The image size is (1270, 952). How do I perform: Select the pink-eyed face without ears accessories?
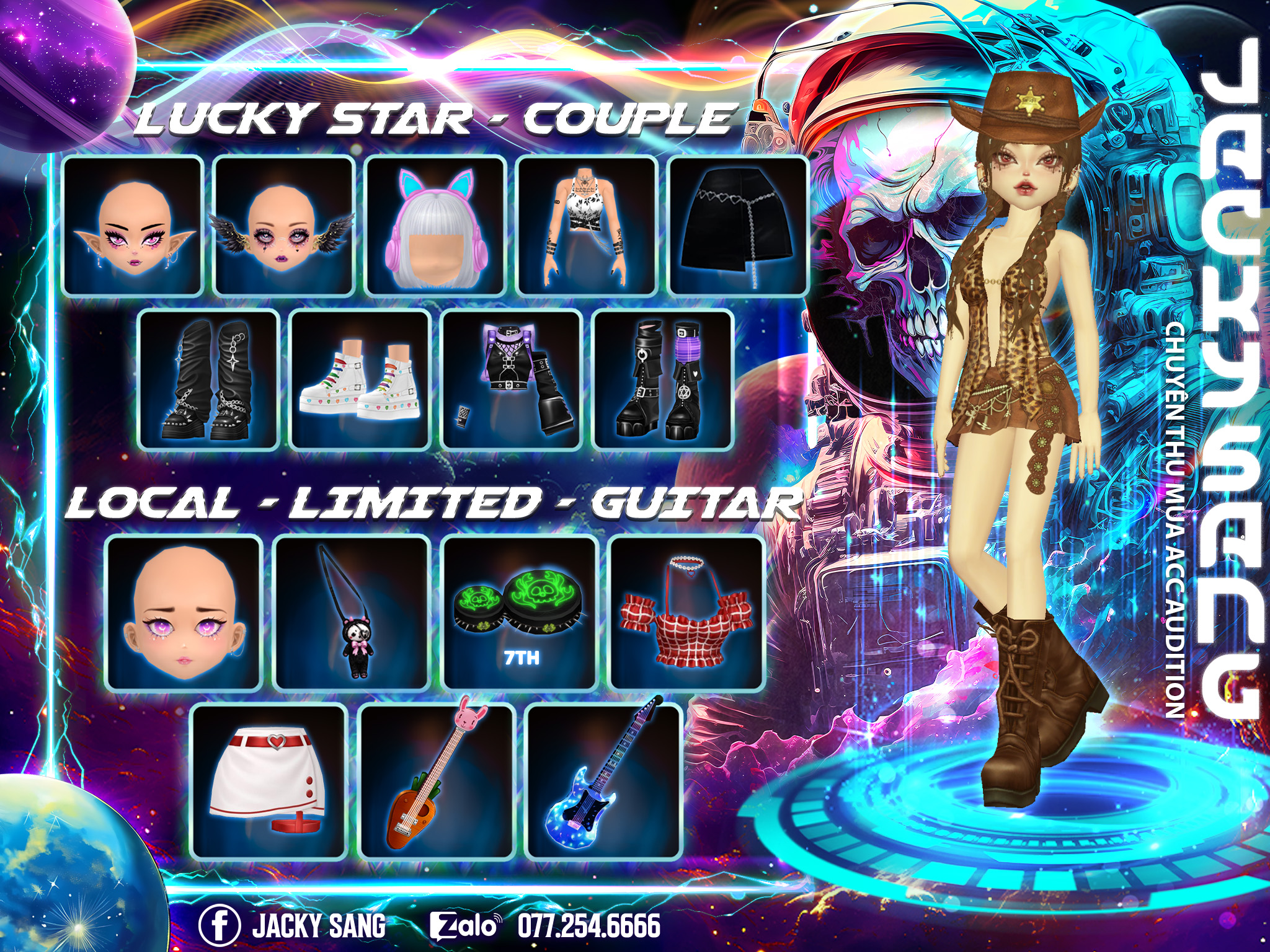tap(183, 613)
